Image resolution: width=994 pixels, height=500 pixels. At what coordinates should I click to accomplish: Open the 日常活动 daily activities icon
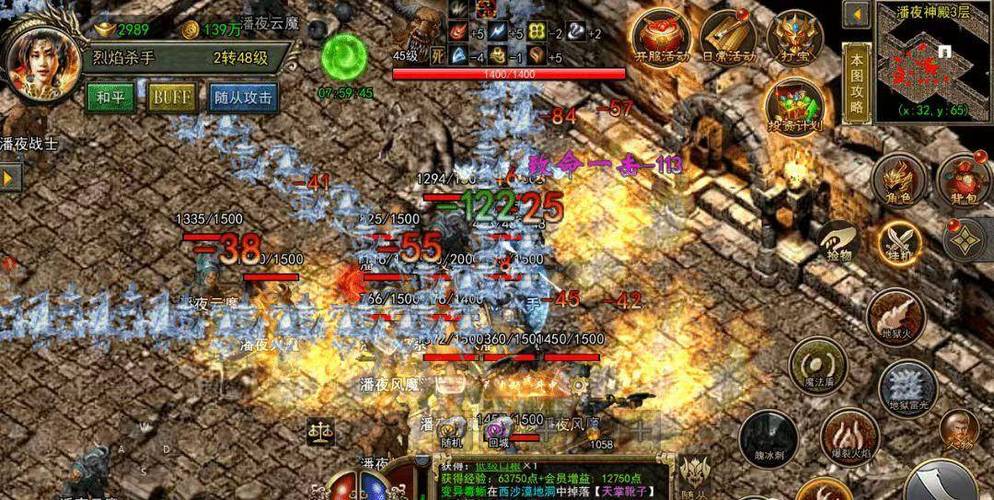pyautogui.click(x=727, y=38)
